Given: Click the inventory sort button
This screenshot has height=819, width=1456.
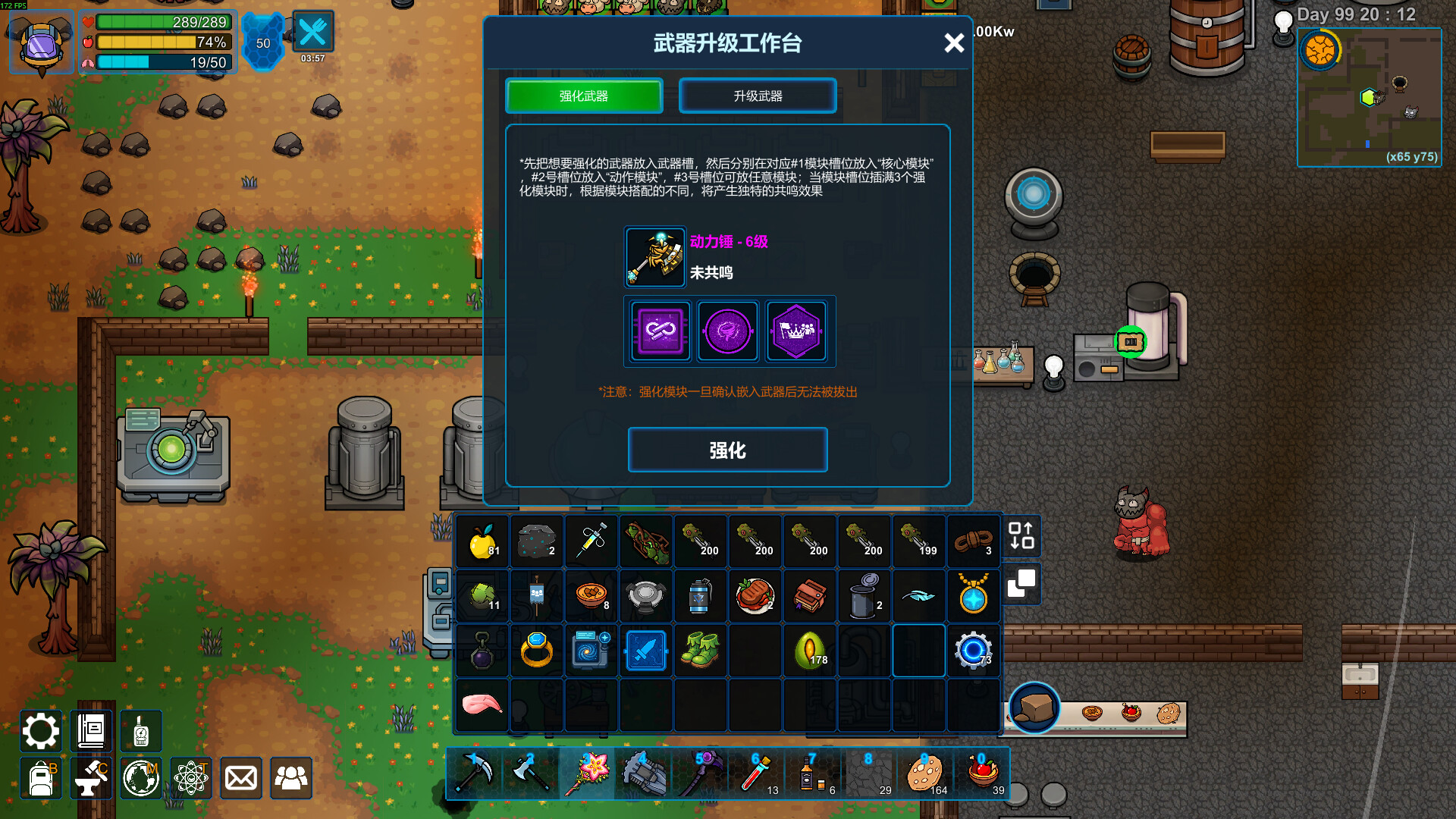Looking at the screenshot, I should click(x=1021, y=535).
